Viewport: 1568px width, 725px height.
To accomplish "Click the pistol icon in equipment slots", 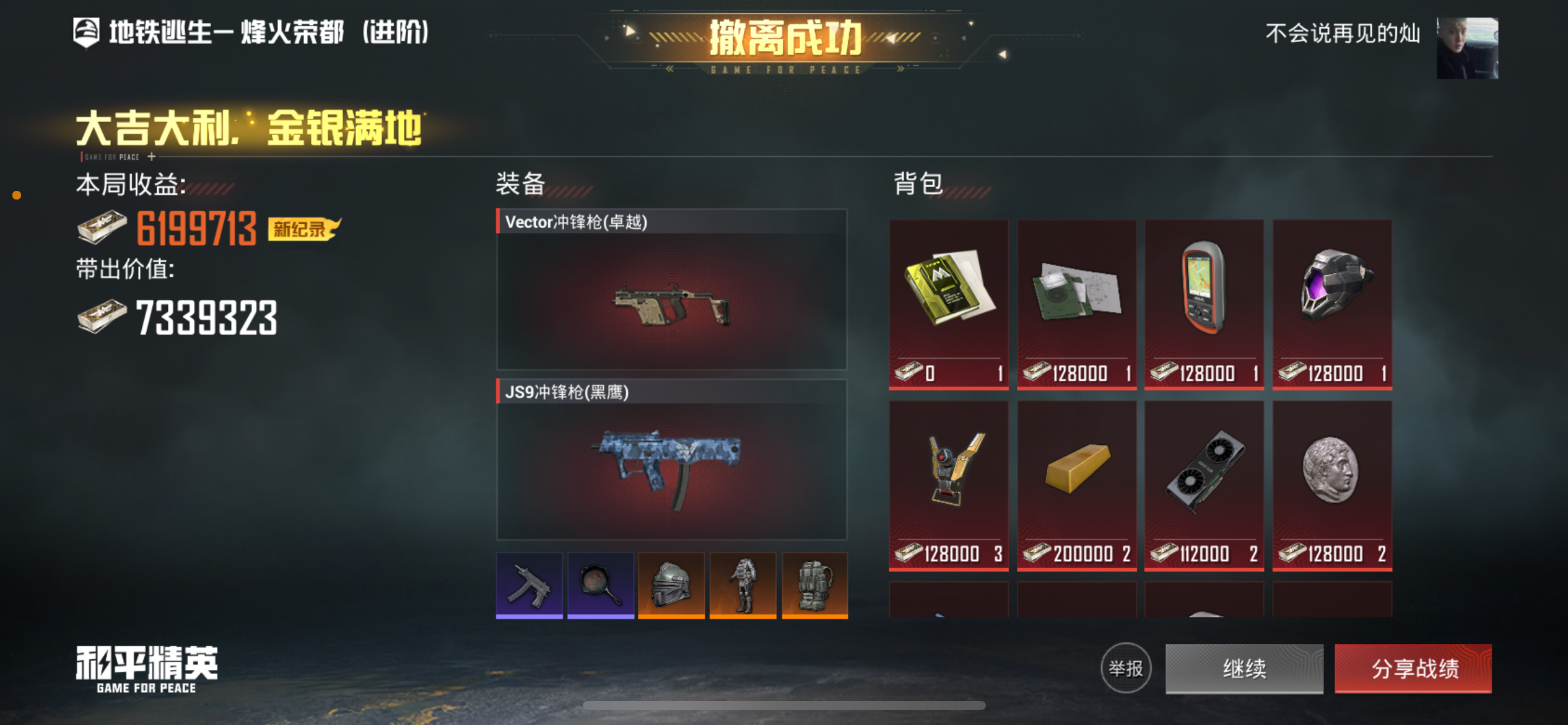I will [530, 585].
